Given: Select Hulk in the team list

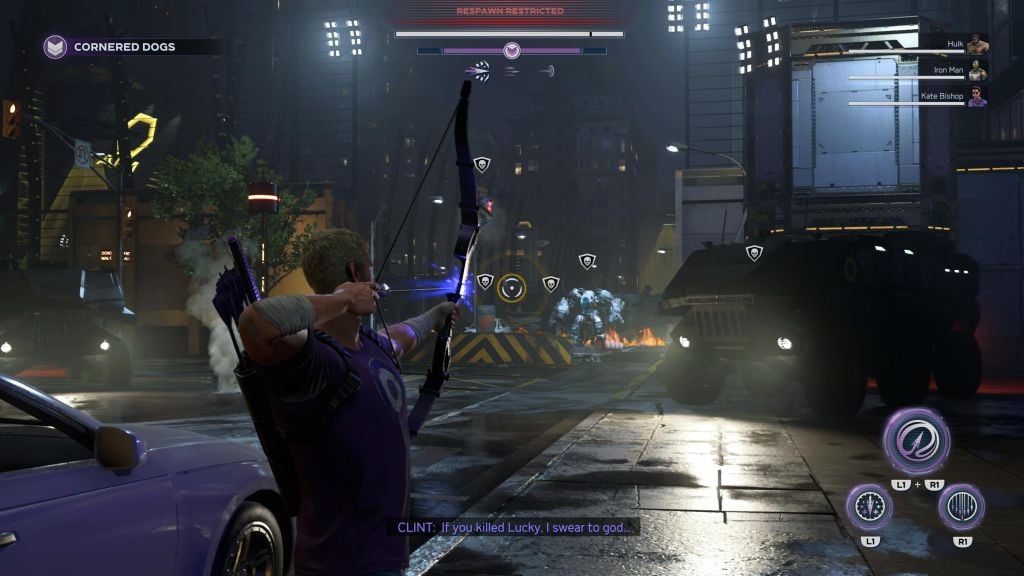Looking at the screenshot, I should (x=977, y=45).
